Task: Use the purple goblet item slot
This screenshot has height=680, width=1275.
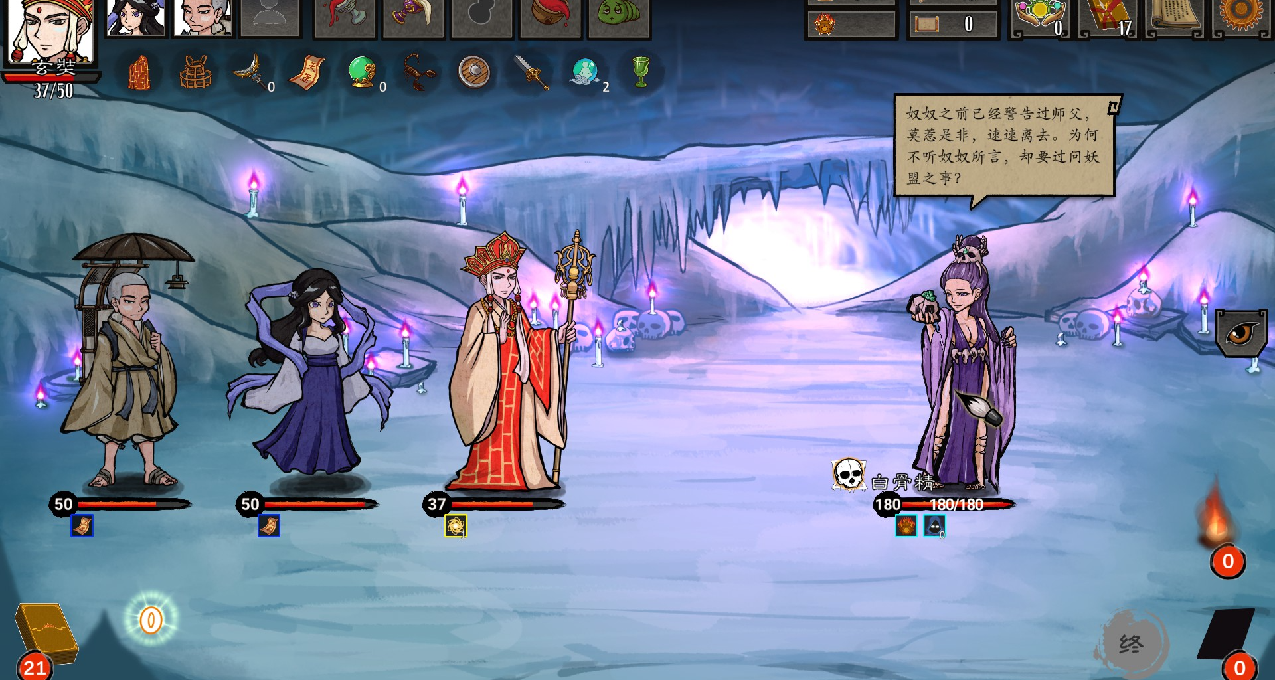Action: (413, 15)
